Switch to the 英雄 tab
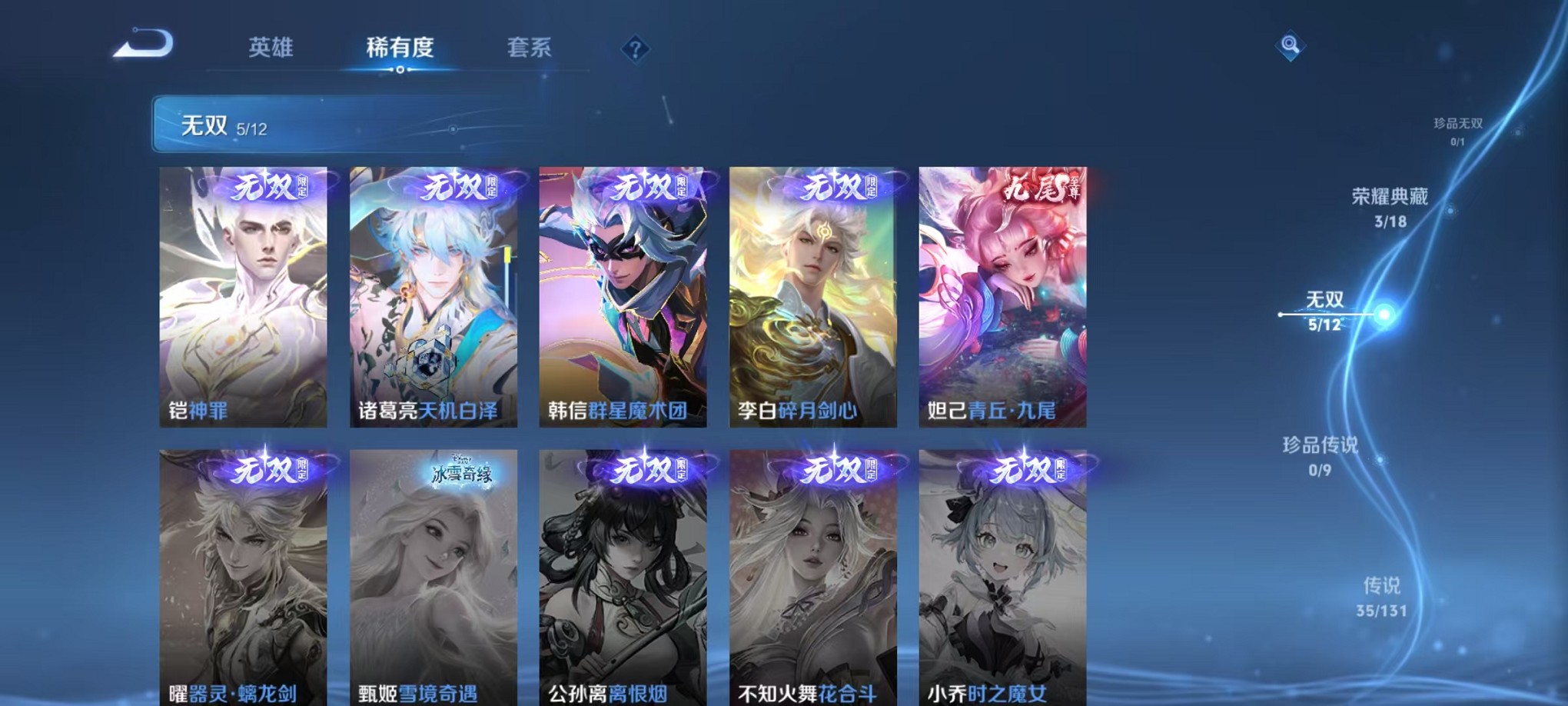 (x=269, y=48)
